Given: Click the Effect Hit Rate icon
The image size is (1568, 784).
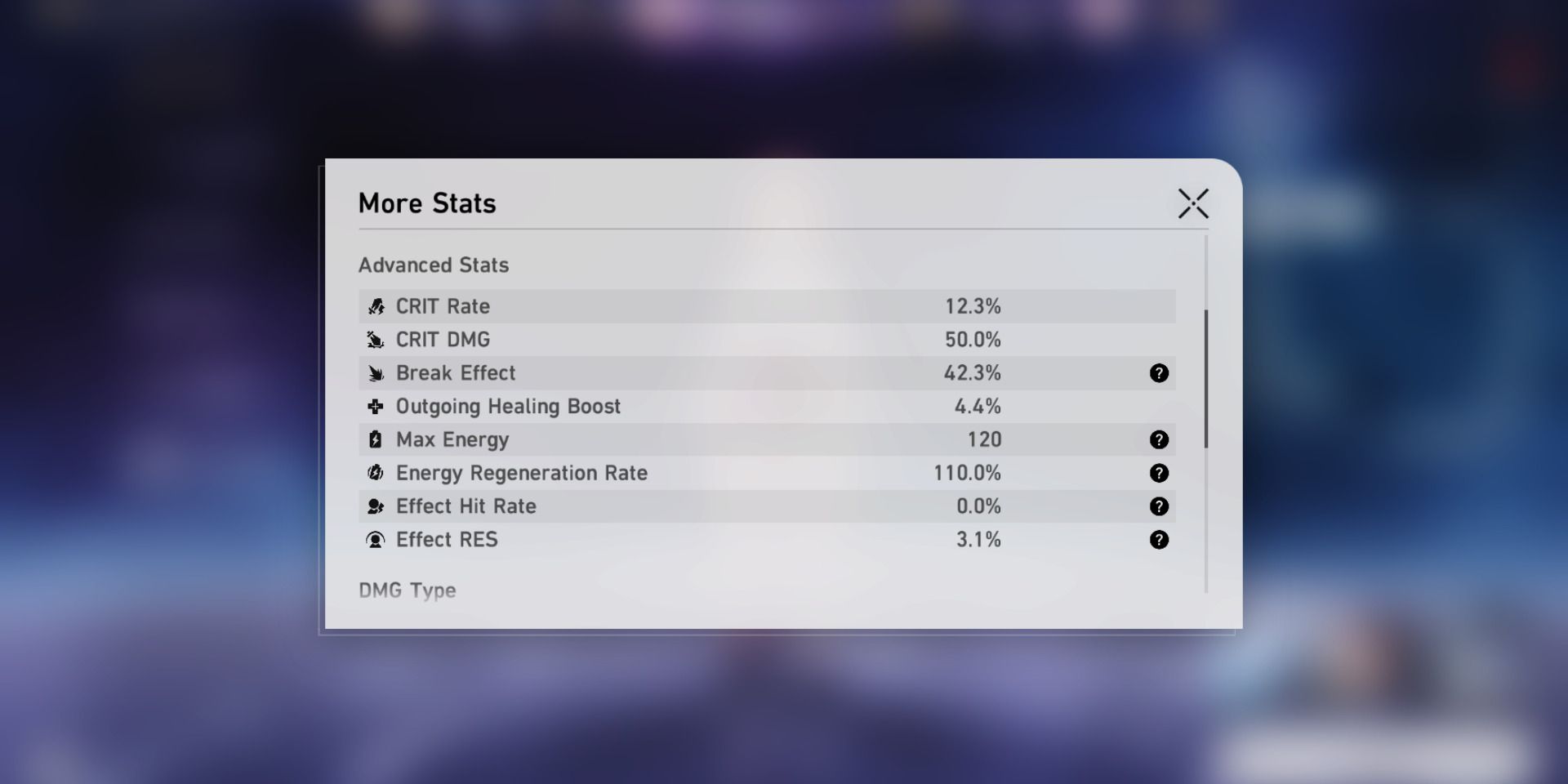Looking at the screenshot, I should coord(375,506).
